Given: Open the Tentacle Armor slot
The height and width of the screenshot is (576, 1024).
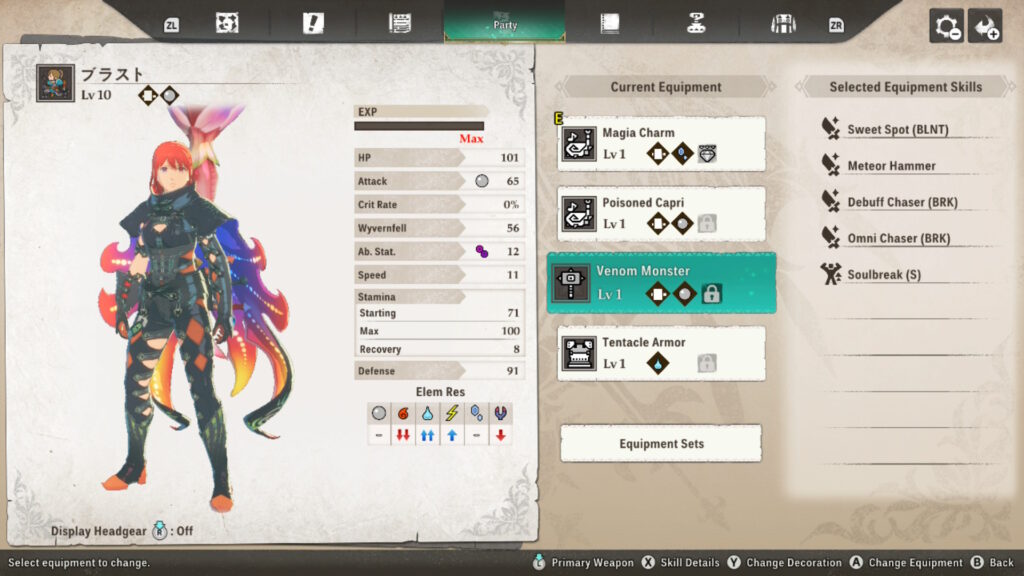Looking at the screenshot, I should point(661,353).
